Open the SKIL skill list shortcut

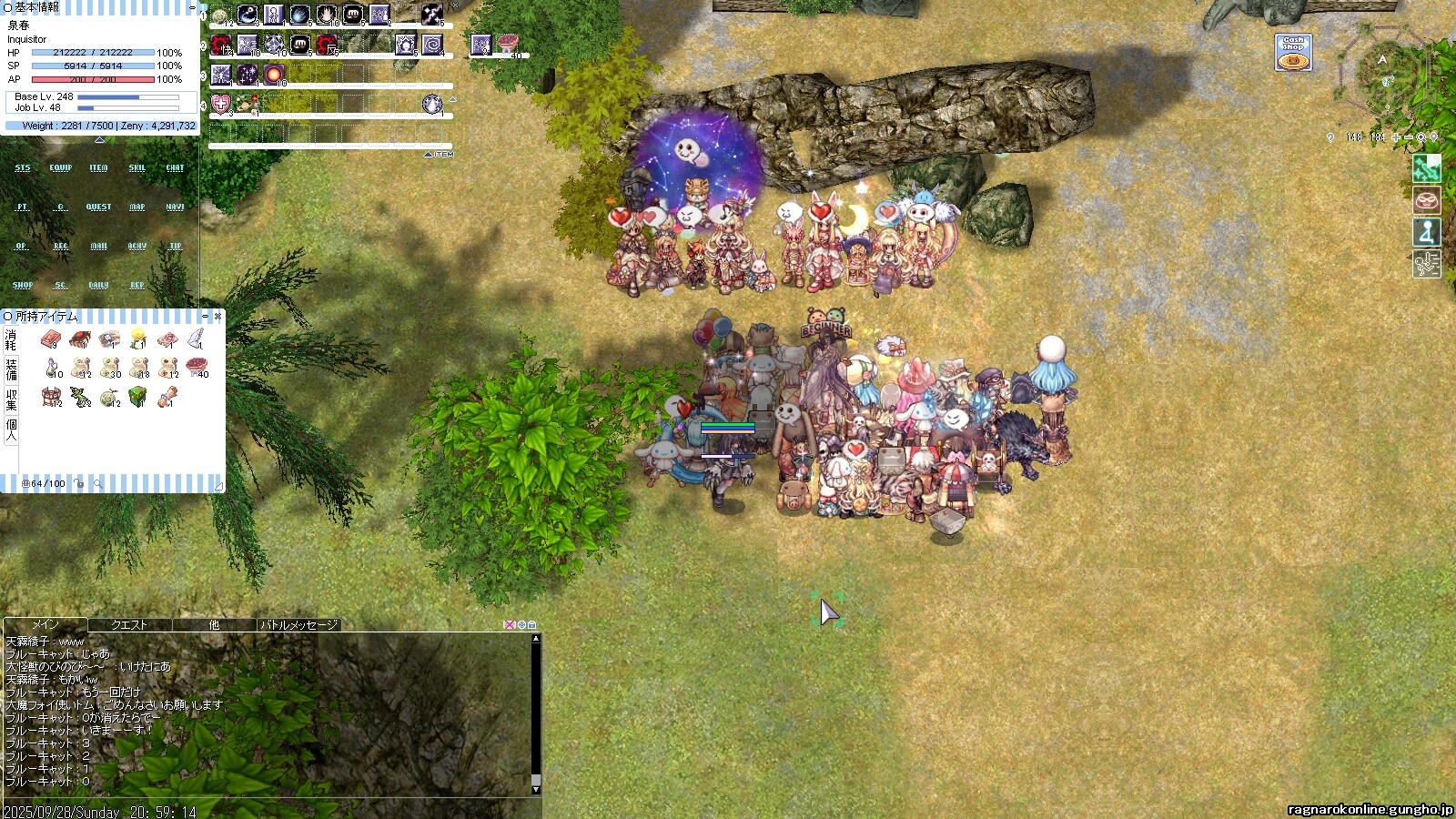(x=136, y=168)
